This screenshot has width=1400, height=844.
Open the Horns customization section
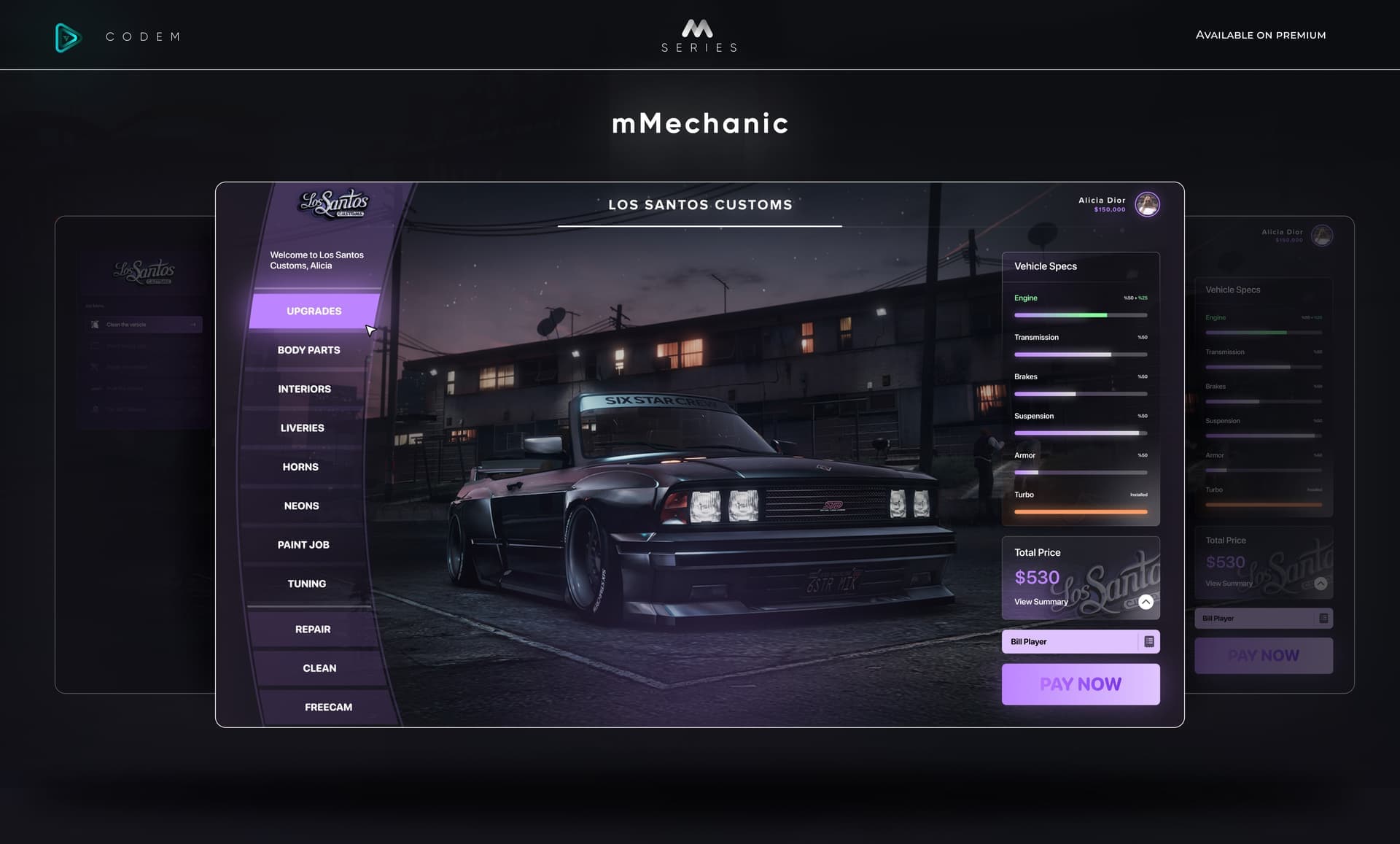point(300,467)
